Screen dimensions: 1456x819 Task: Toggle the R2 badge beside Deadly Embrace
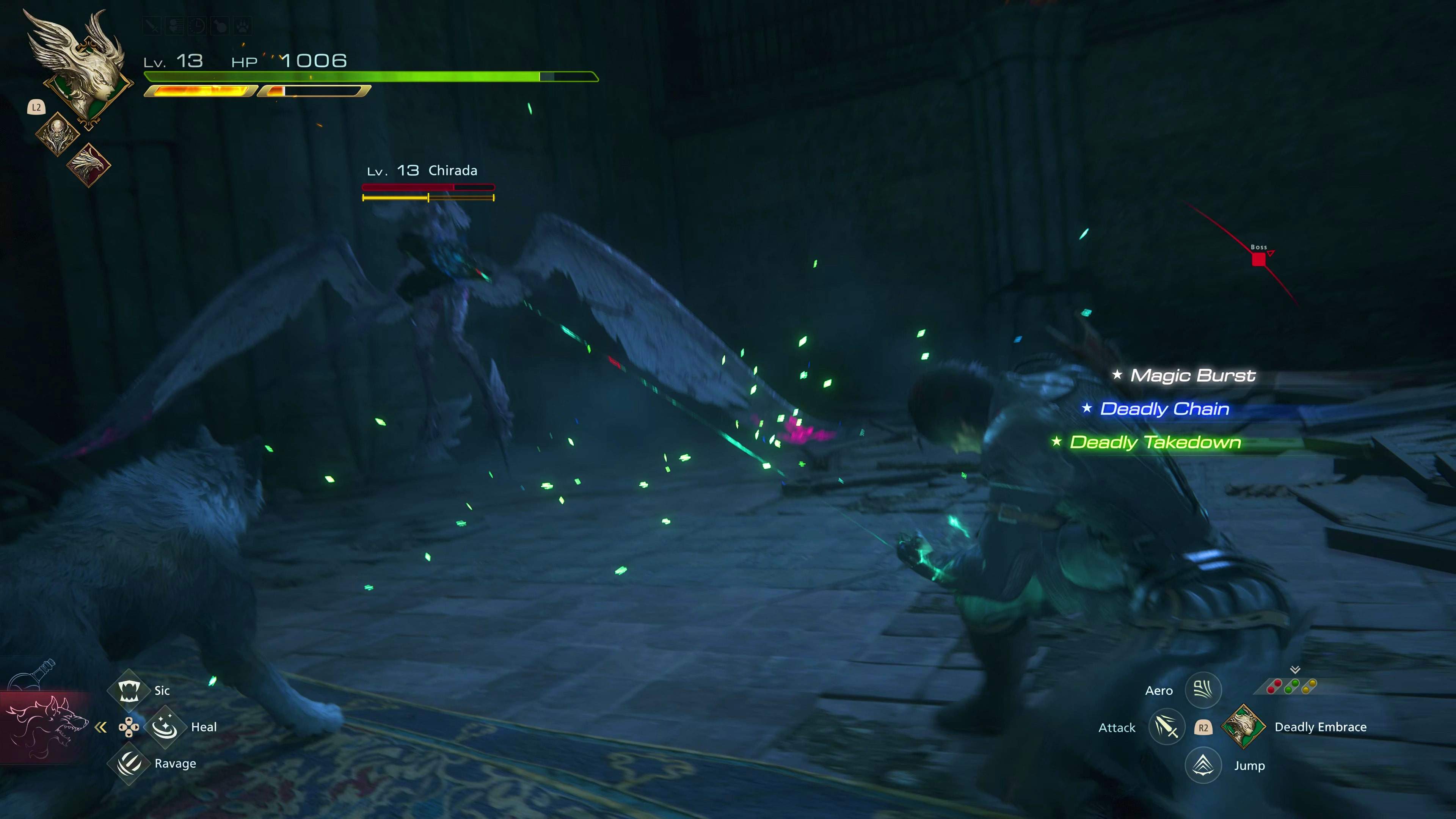[x=1204, y=728]
